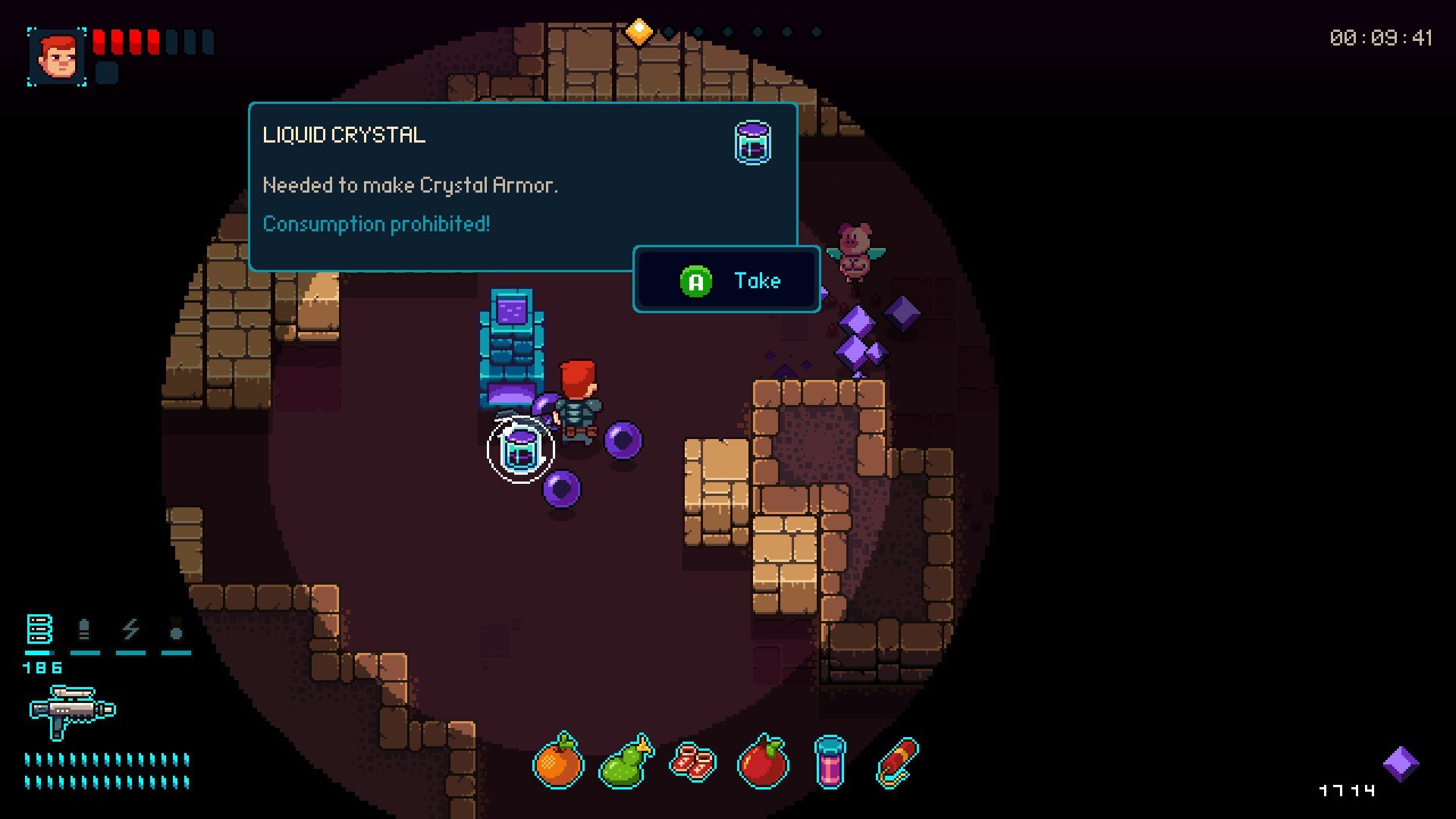1456x819 pixels.
Task: Select the purple potion vial
Action: tap(830, 762)
